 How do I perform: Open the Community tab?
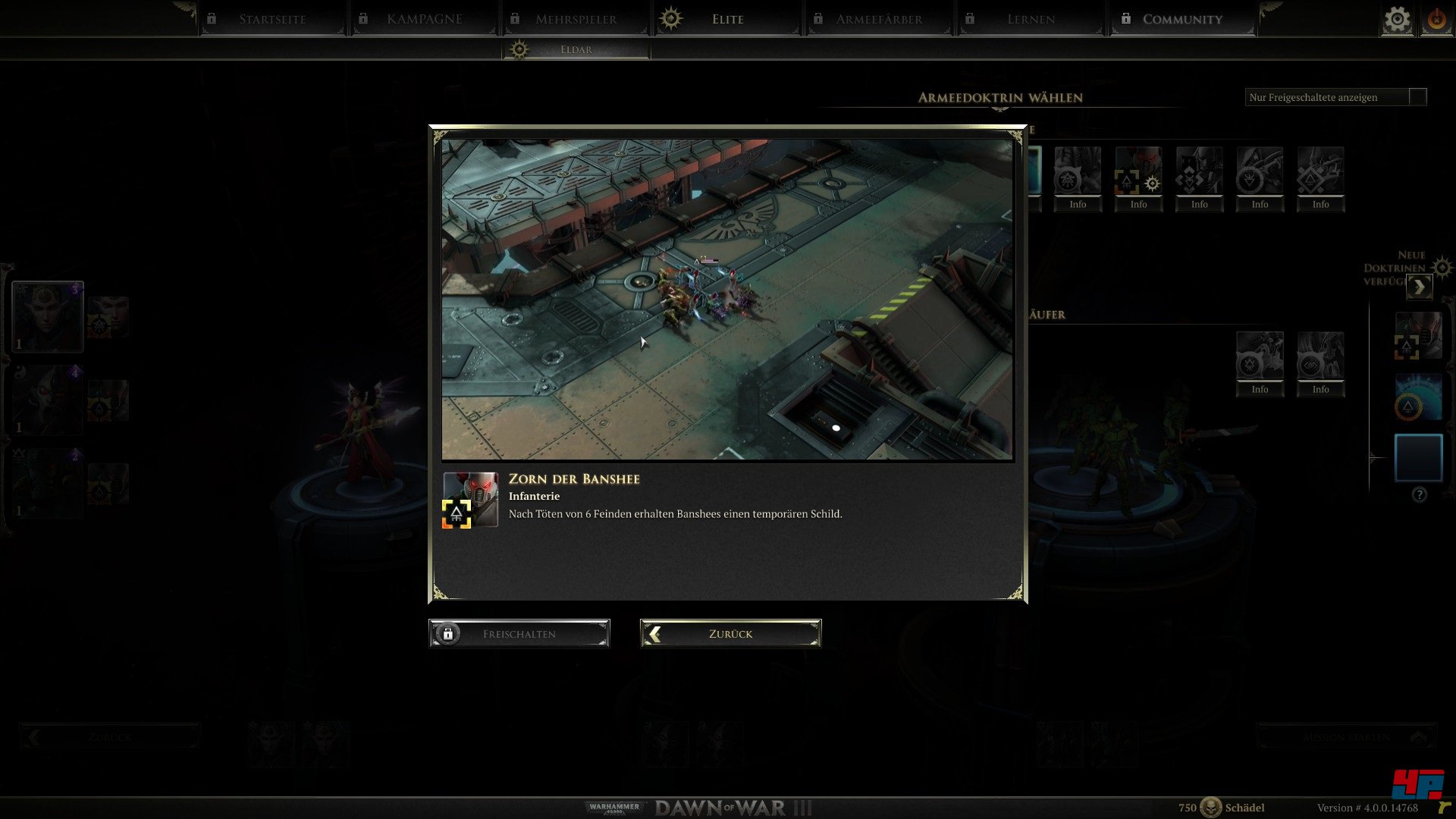point(1182,19)
